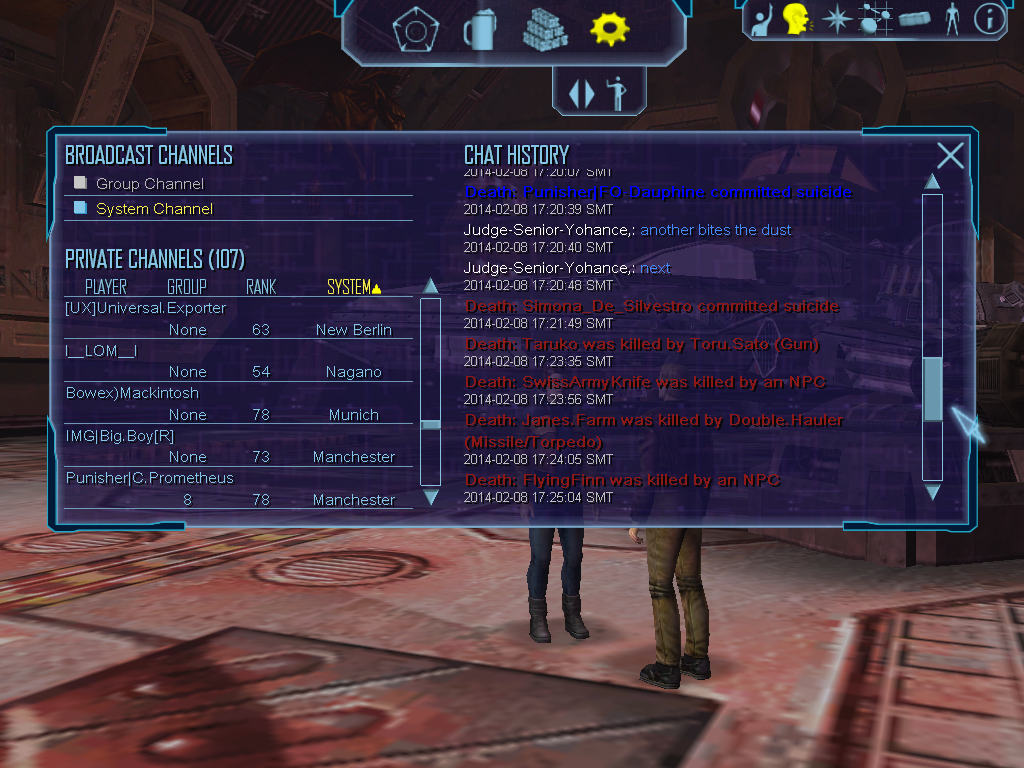The image size is (1024, 768).
Task: Click the private channels scroll-up arrow
Action: 431,286
